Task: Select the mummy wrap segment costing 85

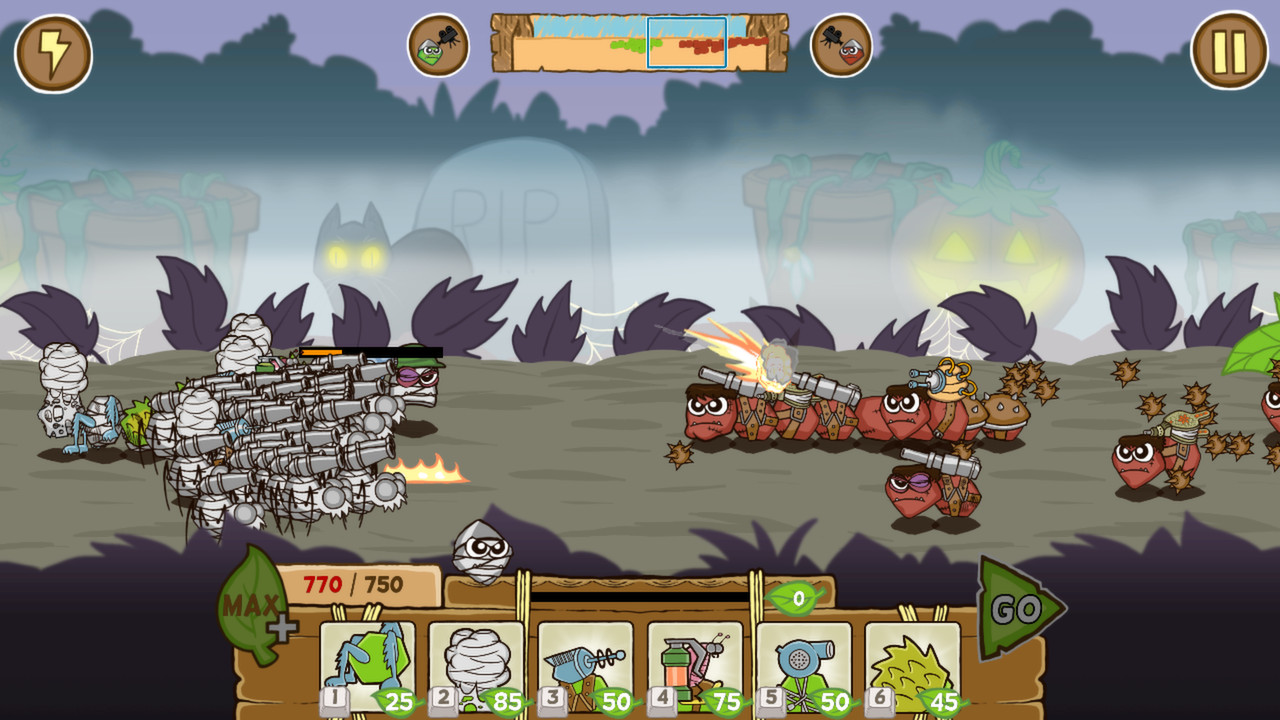Action: (x=478, y=663)
